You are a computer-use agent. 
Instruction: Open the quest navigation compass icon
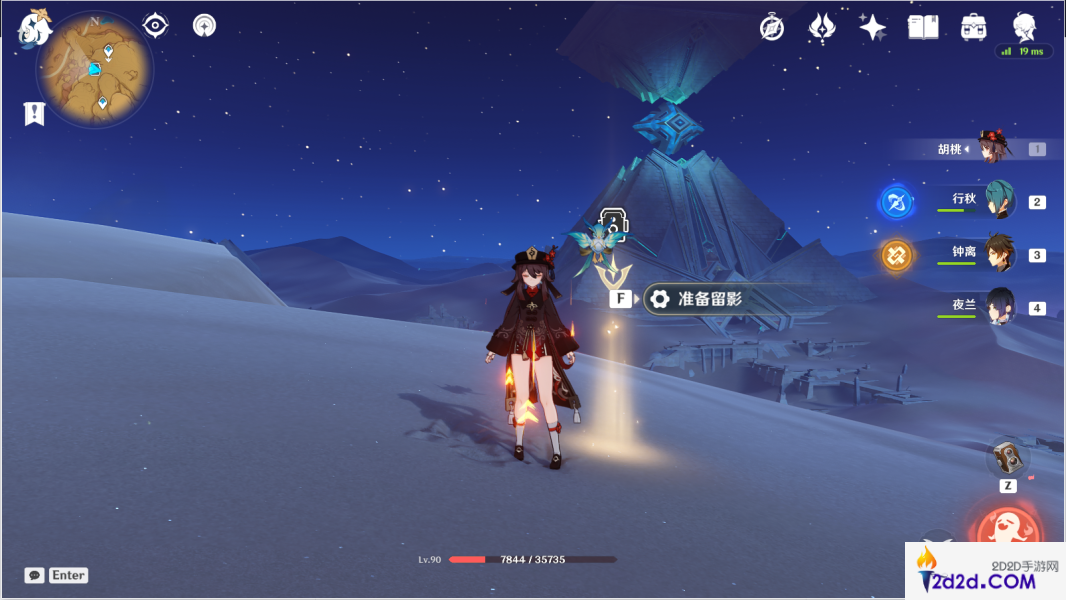[204, 25]
